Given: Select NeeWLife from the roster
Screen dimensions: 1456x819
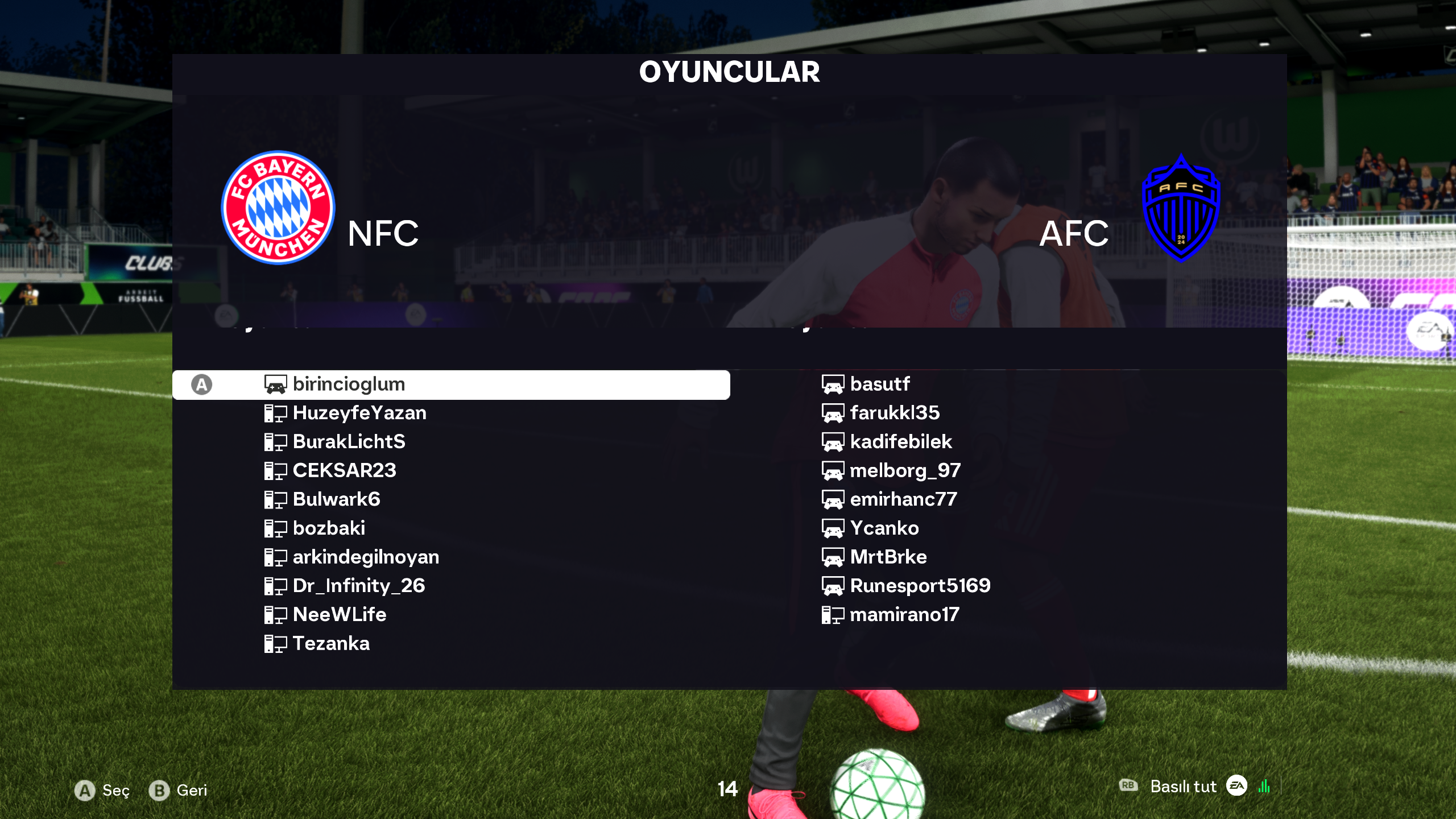Looking at the screenshot, I should click(340, 615).
